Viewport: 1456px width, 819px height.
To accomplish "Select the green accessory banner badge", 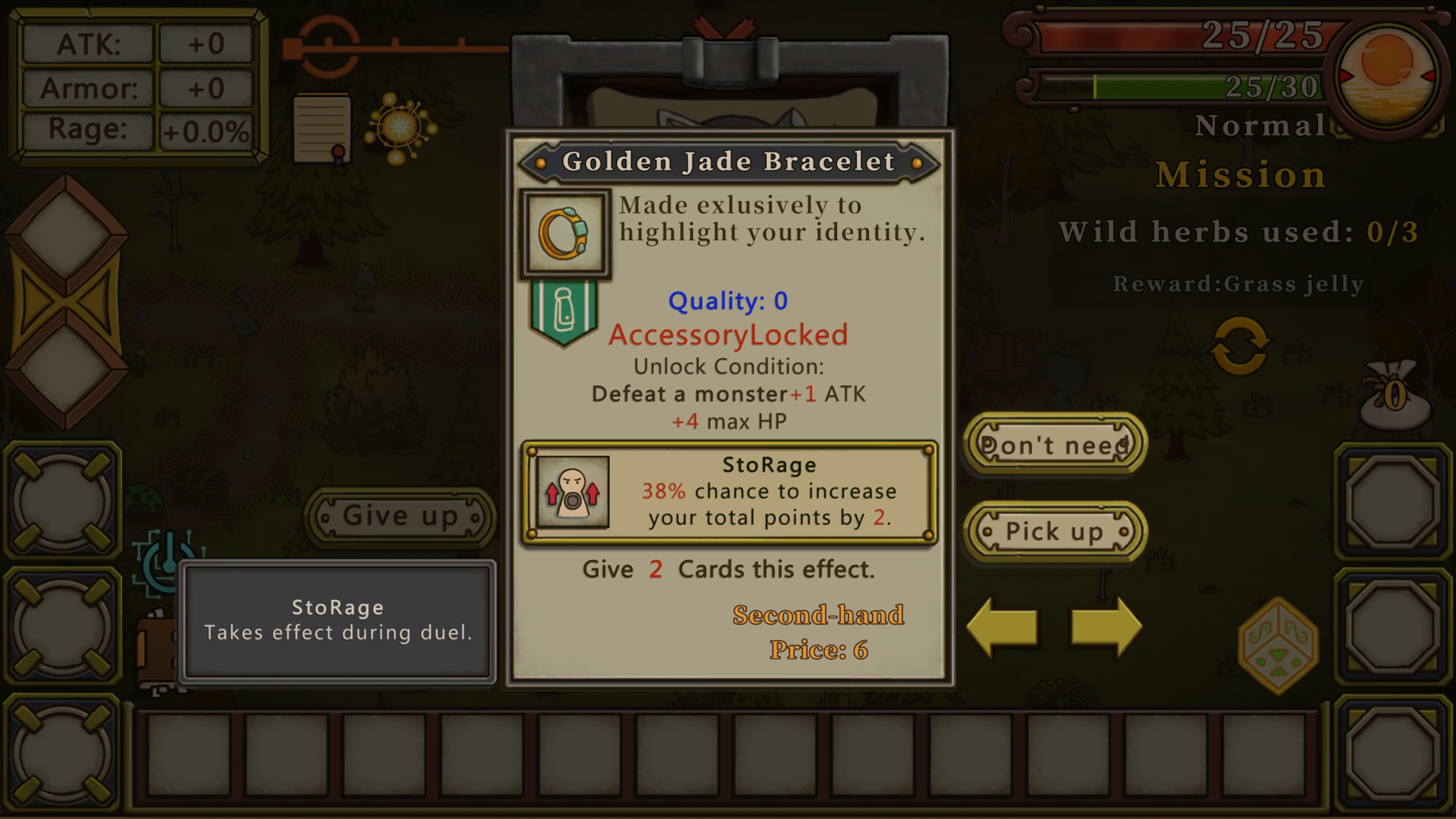I will (564, 312).
